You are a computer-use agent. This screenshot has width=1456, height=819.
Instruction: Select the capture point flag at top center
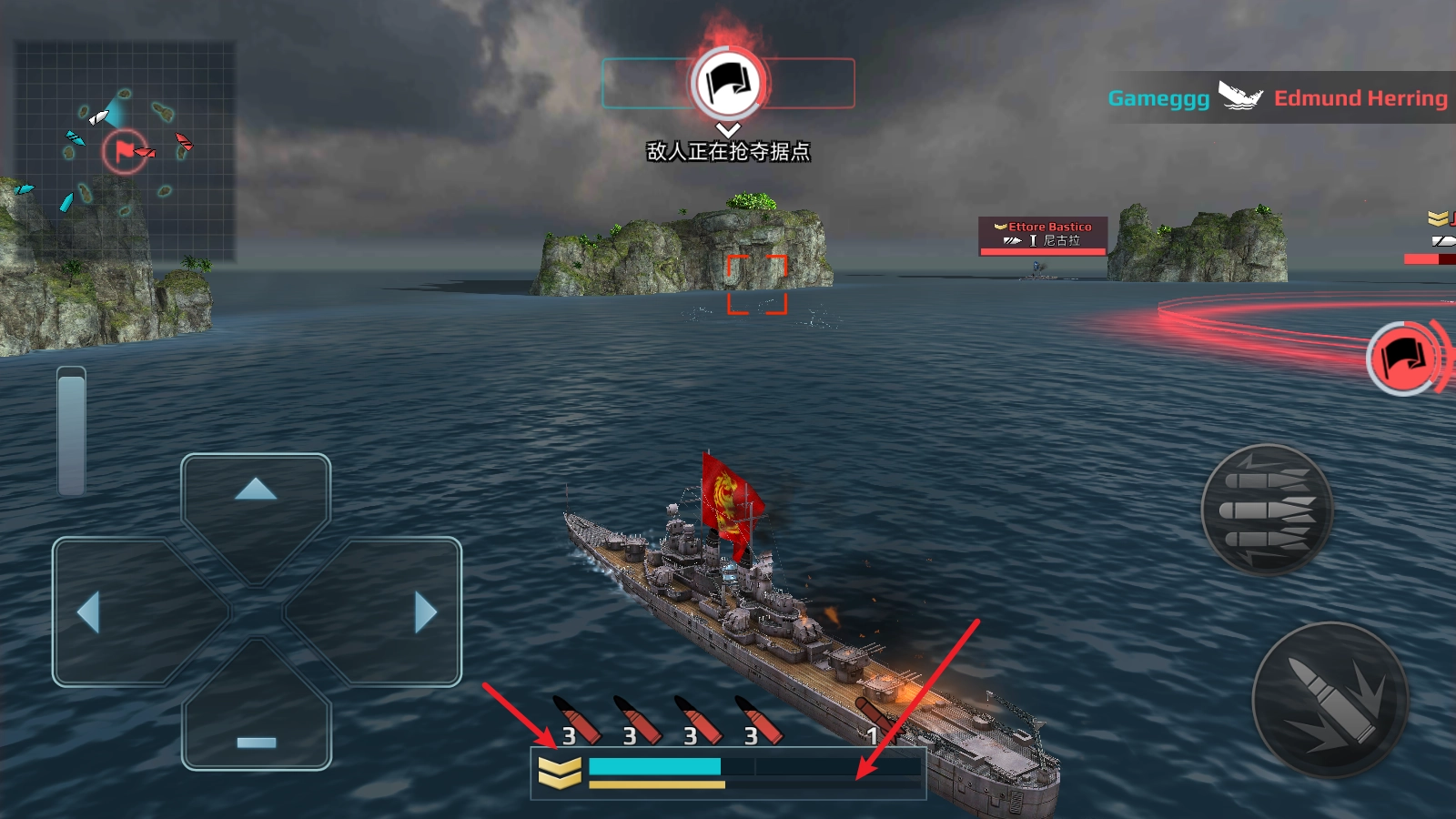click(728, 84)
